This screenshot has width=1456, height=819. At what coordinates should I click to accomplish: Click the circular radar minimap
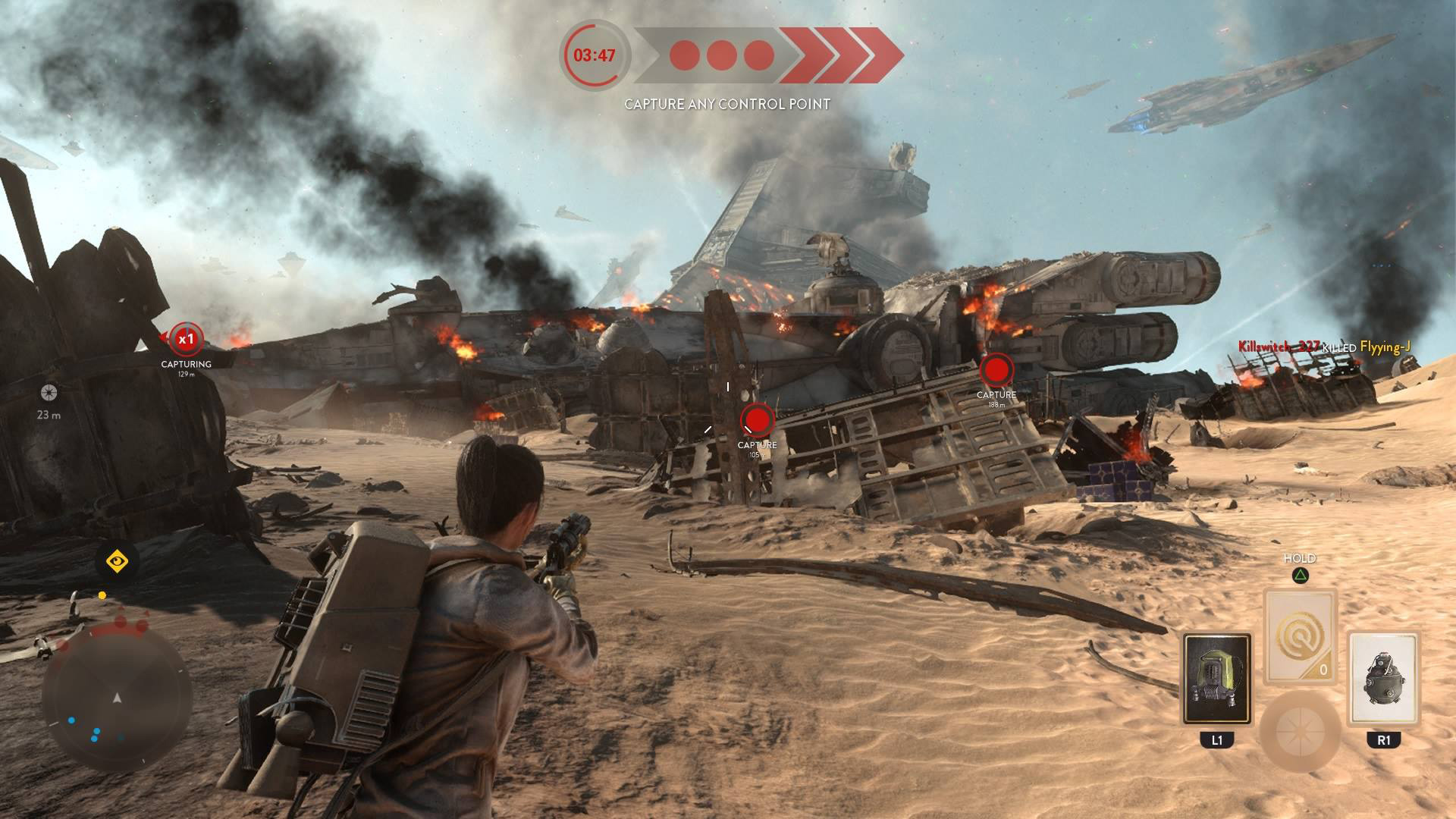117,697
